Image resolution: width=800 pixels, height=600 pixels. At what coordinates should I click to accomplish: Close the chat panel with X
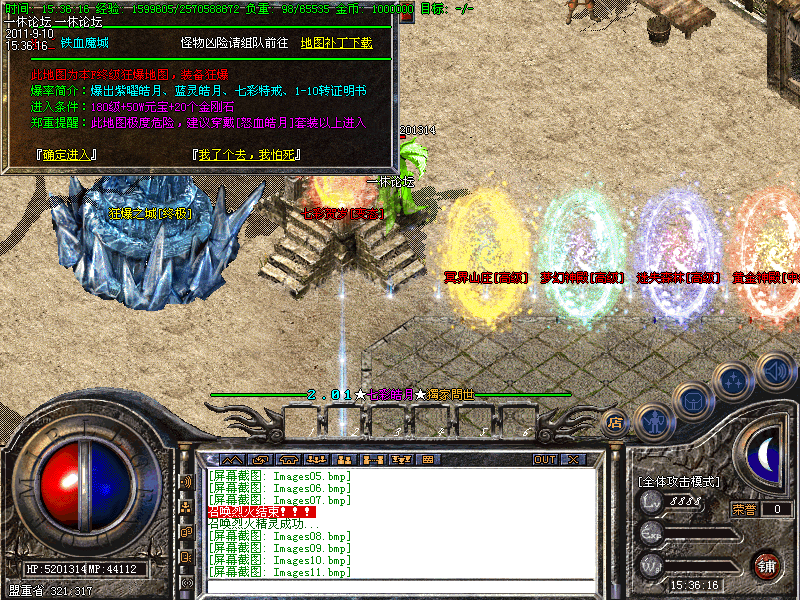pyautogui.click(x=573, y=460)
